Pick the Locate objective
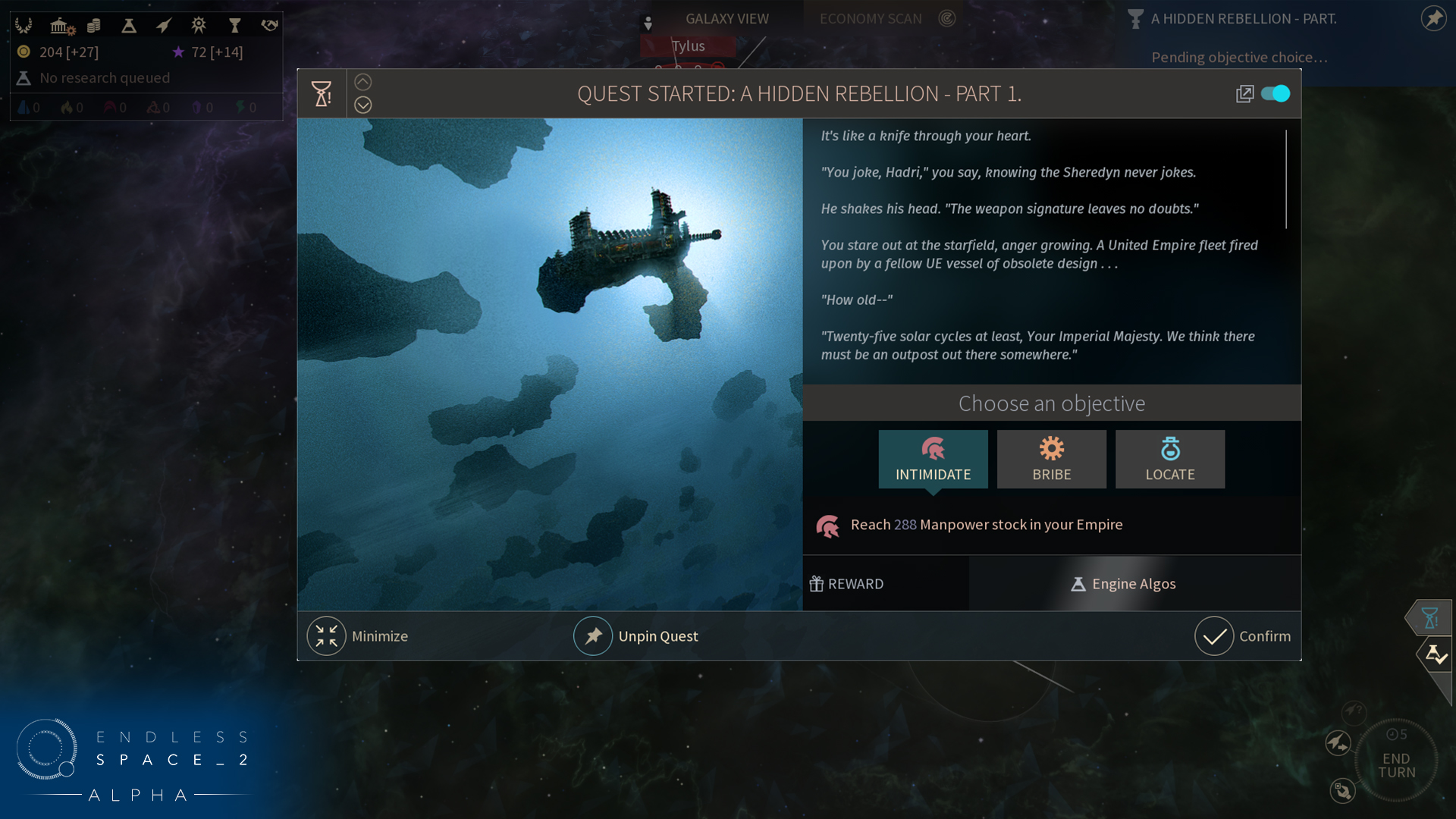1456x819 pixels. (1169, 459)
